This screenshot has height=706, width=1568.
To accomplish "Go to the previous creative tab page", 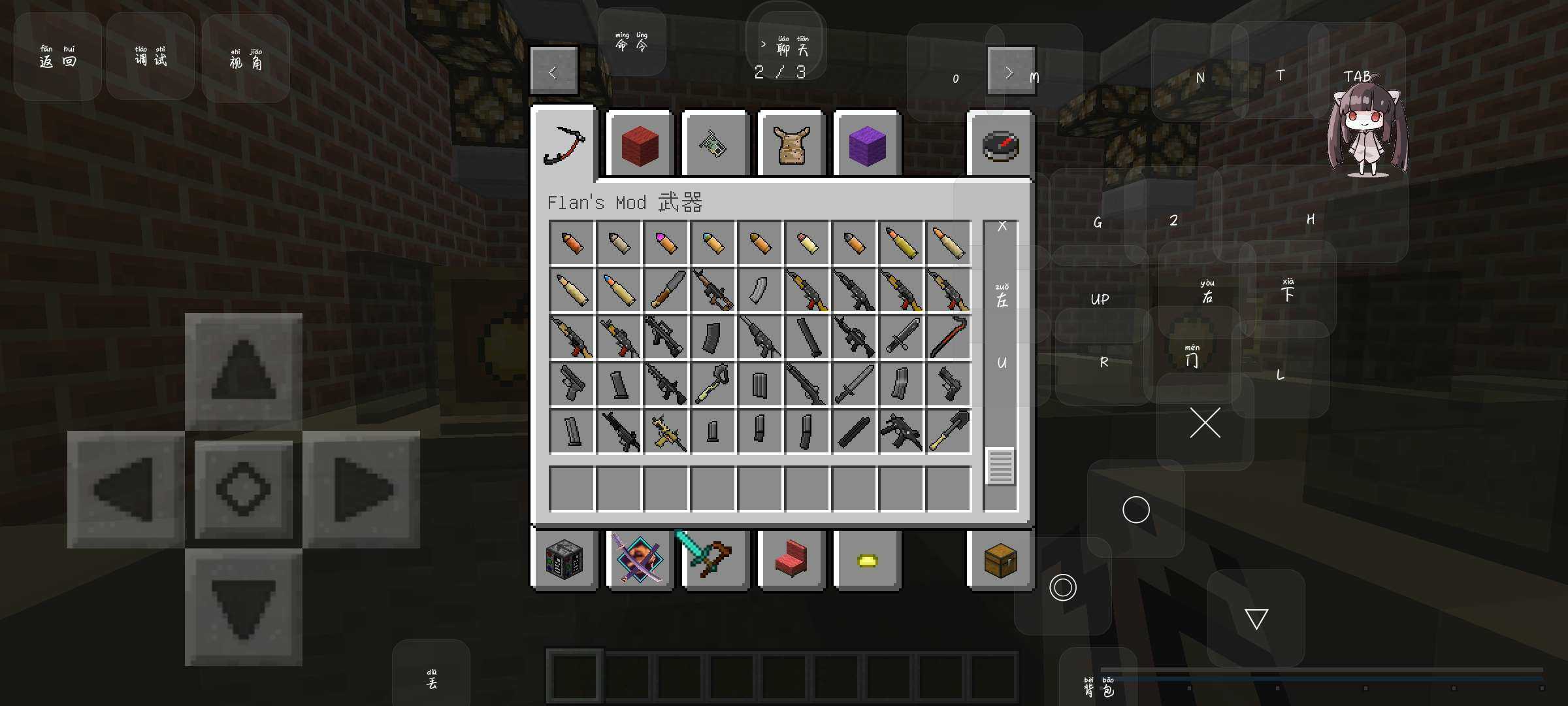I will (x=553, y=71).
